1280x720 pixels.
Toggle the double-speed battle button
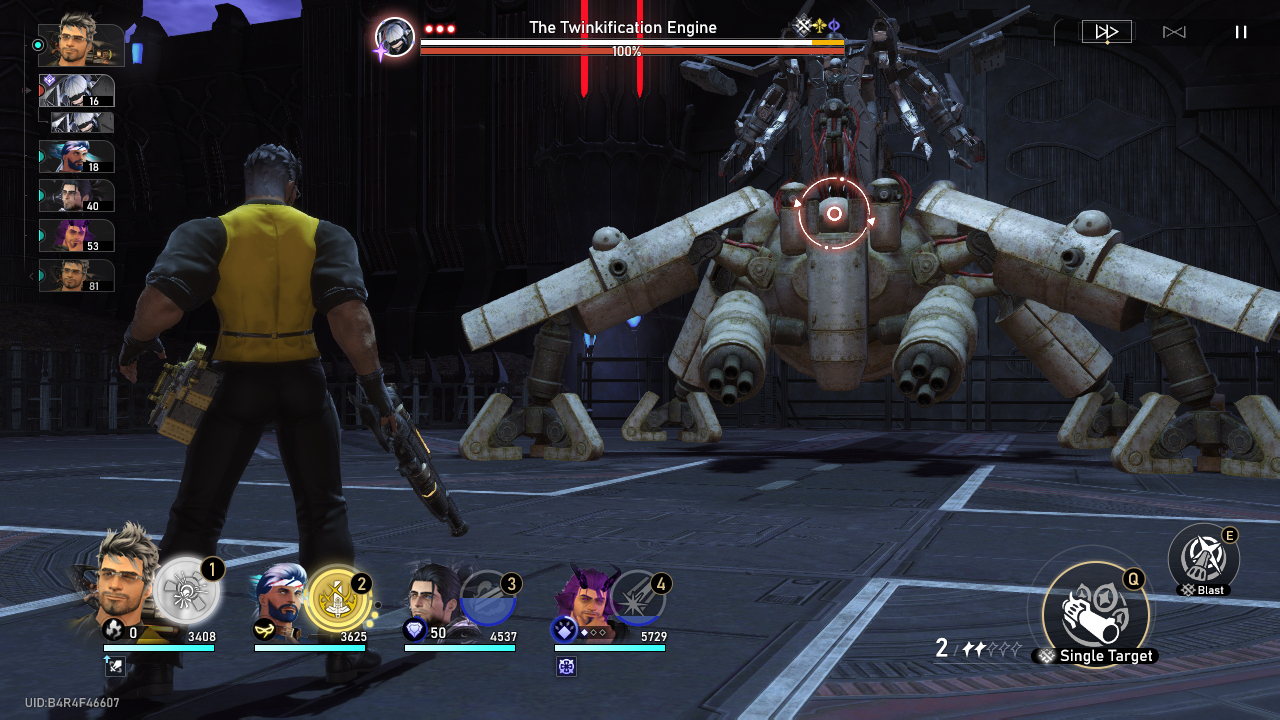(x=1106, y=32)
